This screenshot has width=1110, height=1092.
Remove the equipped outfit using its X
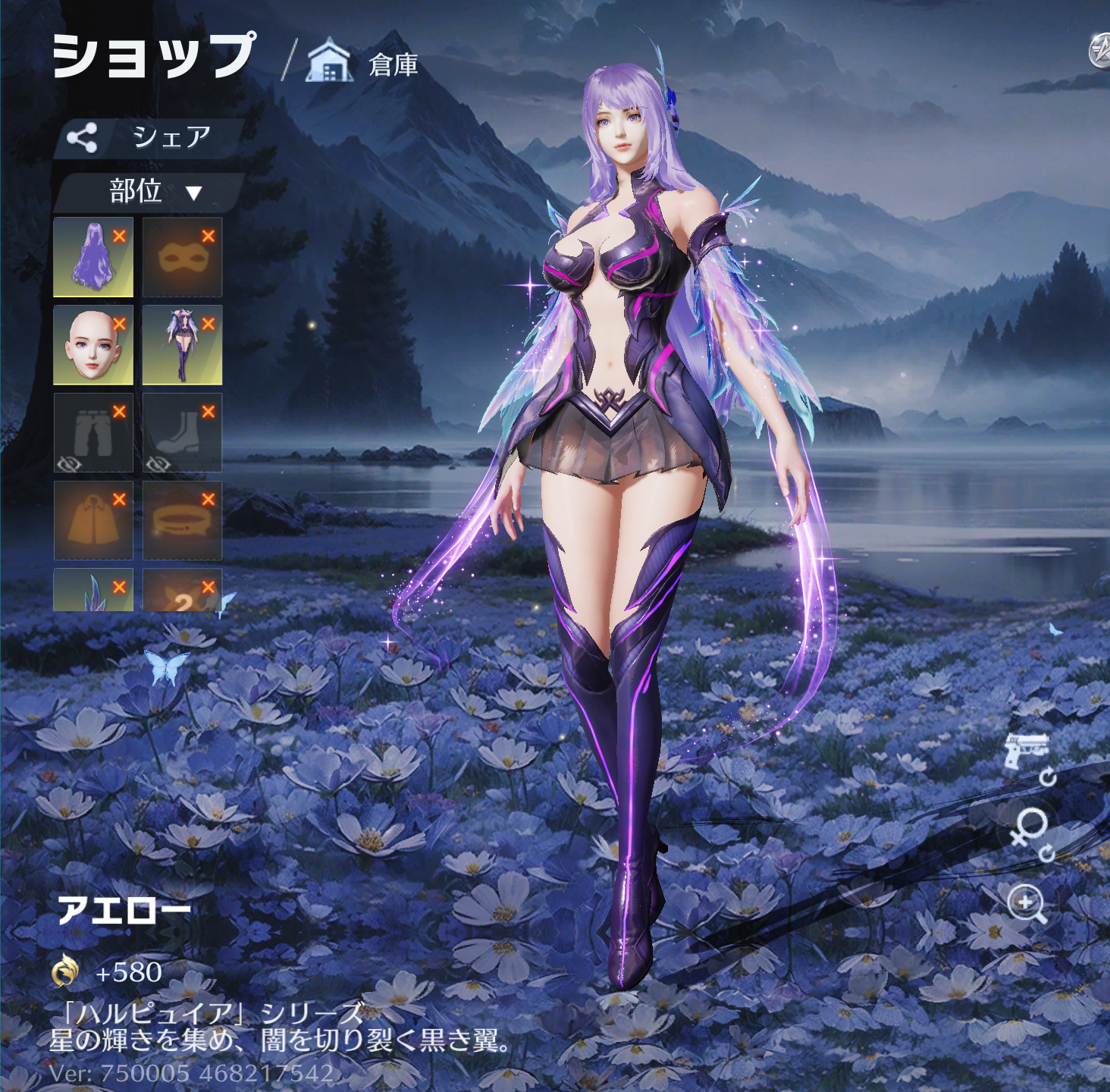point(209,324)
